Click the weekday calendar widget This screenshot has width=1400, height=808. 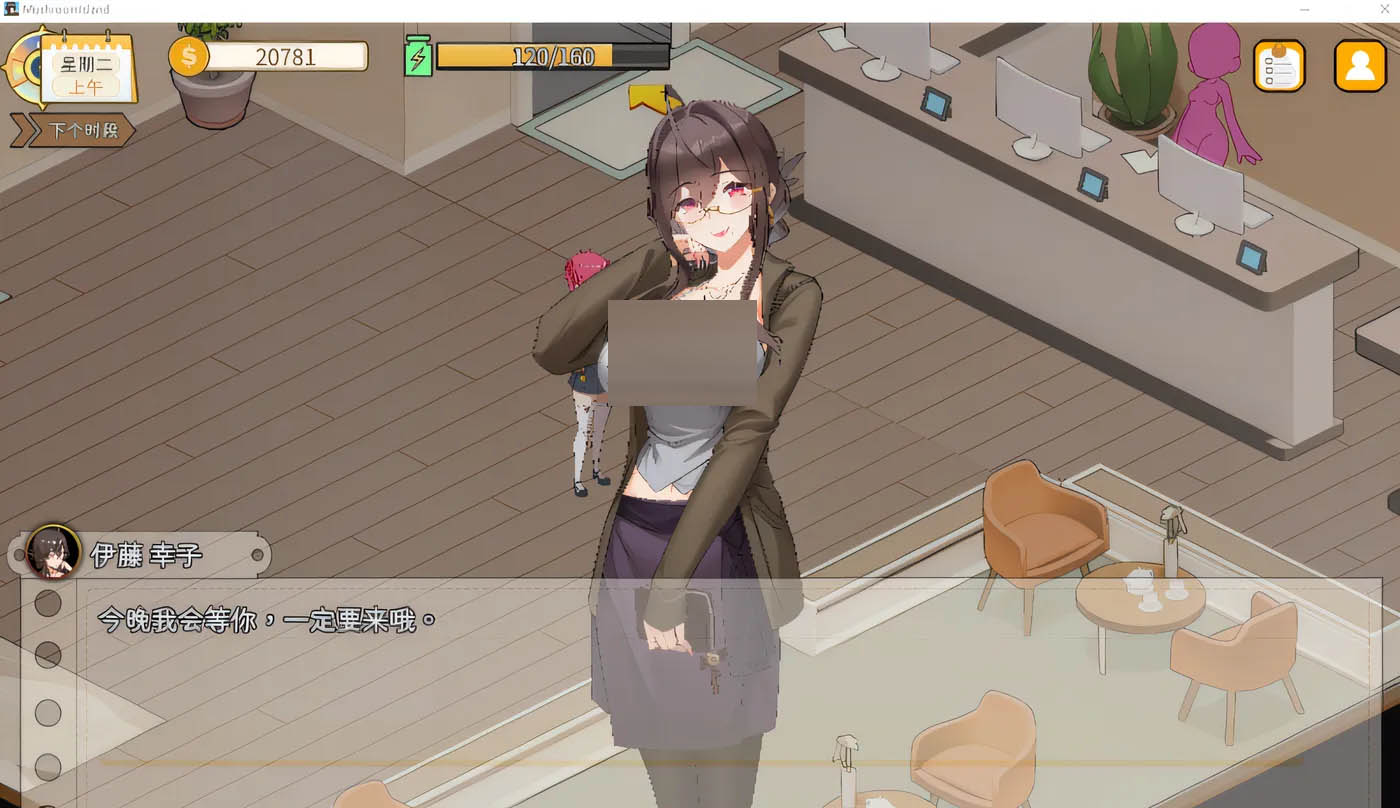pos(88,72)
